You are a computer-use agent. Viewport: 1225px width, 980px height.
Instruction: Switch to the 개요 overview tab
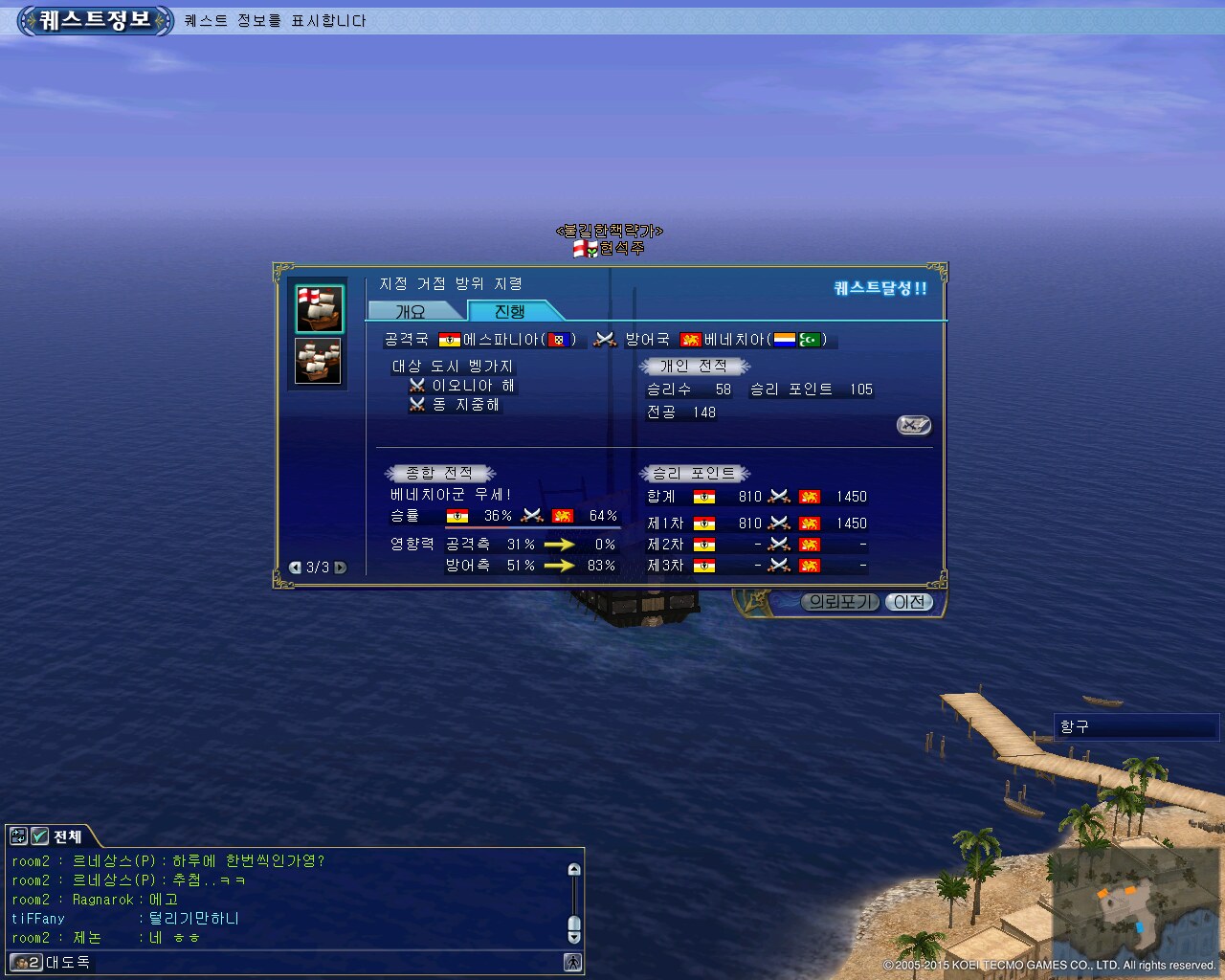point(411,311)
